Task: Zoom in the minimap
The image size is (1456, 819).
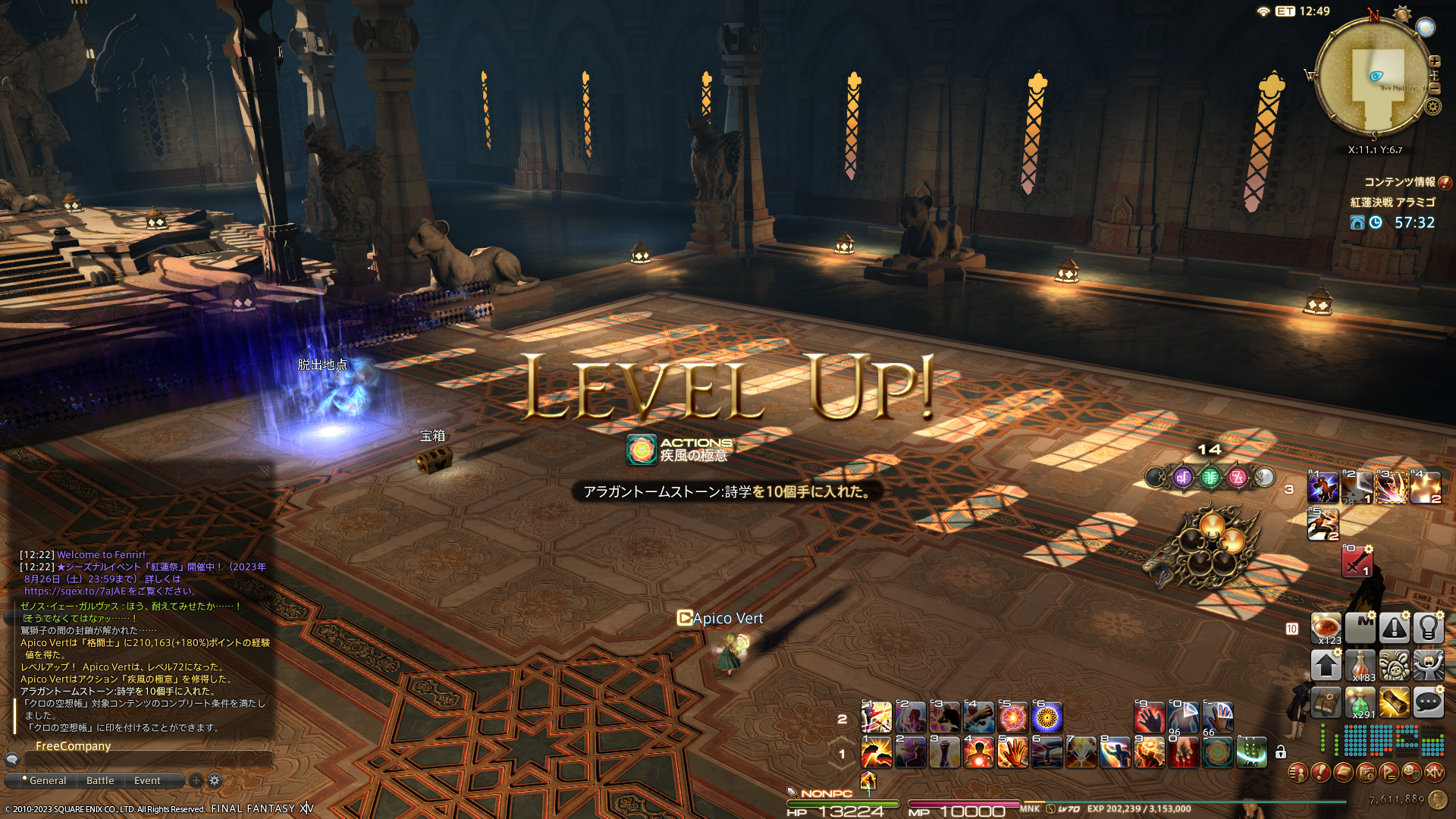Action: point(1435,61)
